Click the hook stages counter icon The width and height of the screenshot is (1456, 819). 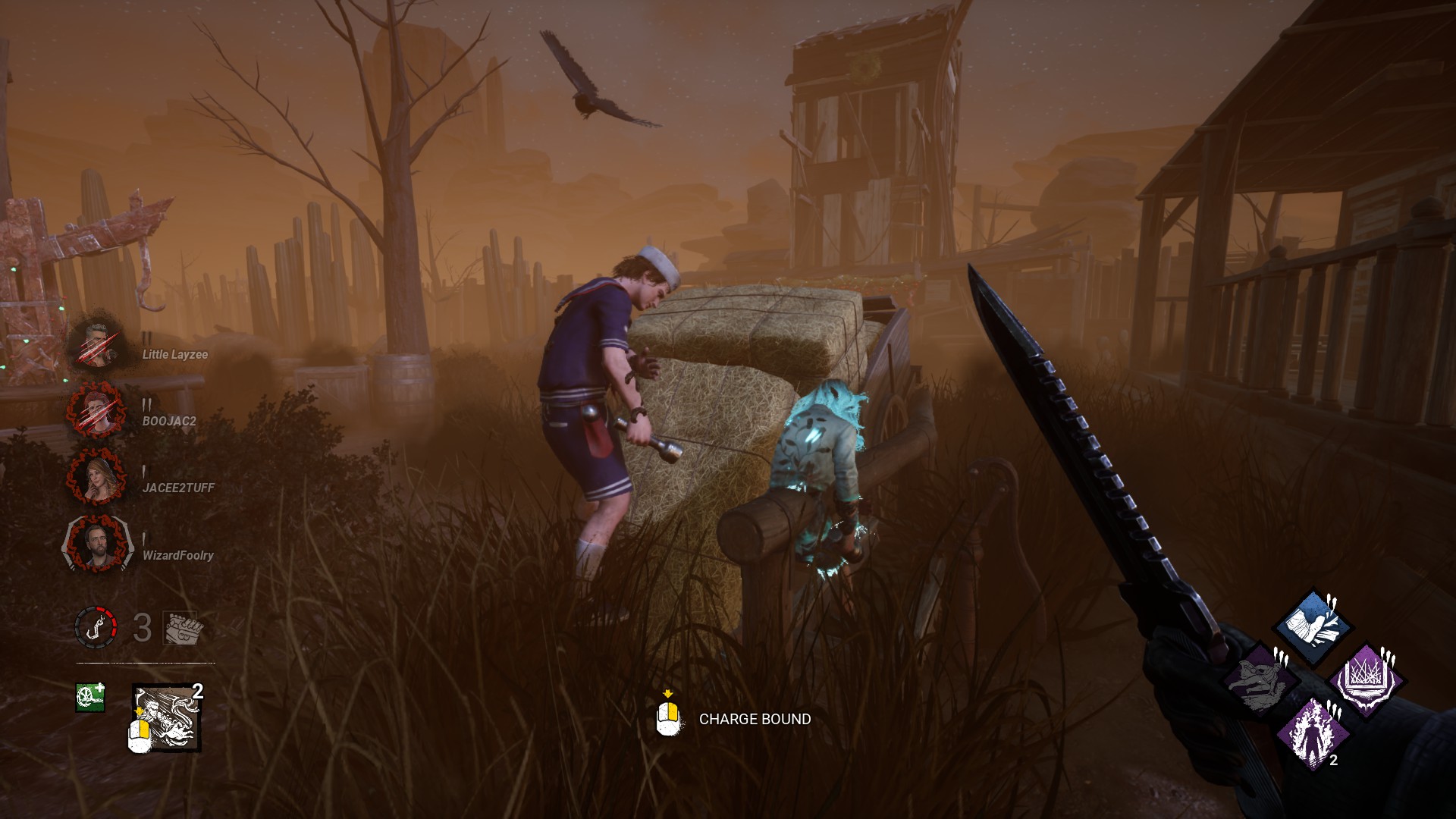coord(96,628)
